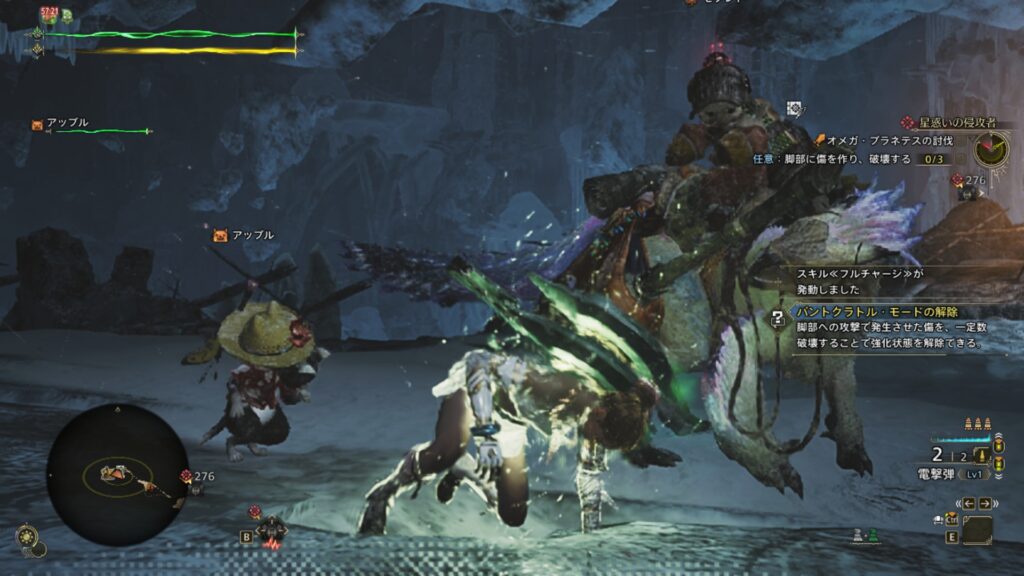Click the selected ammo bullet icon
The height and width of the screenshot is (576, 1024).
(979, 456)
